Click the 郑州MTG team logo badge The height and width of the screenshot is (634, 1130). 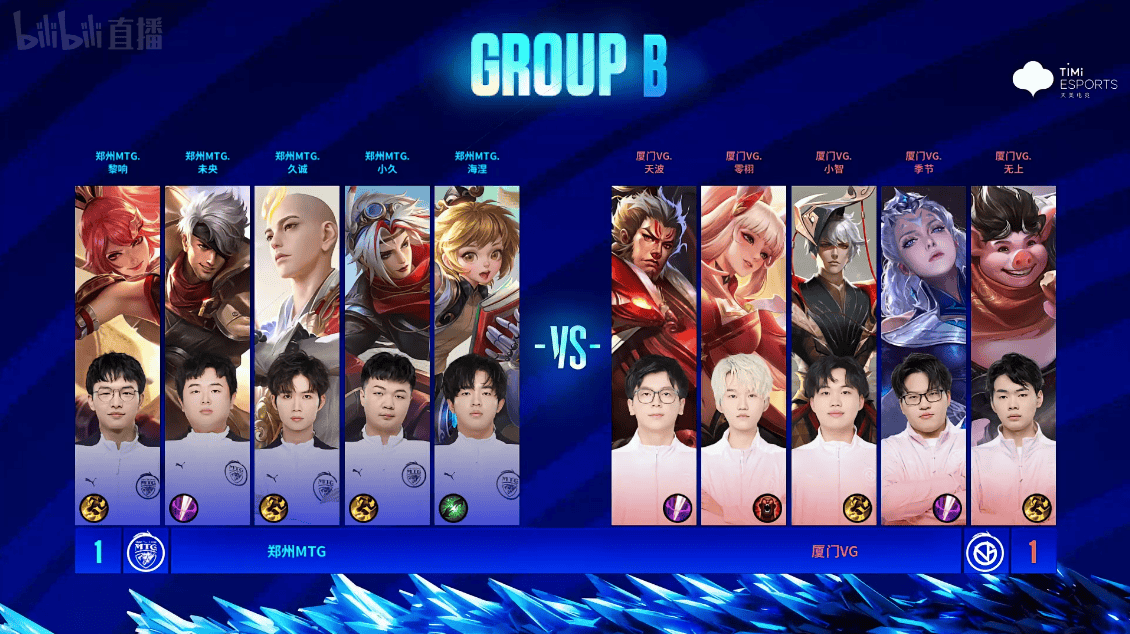(145, 552)
